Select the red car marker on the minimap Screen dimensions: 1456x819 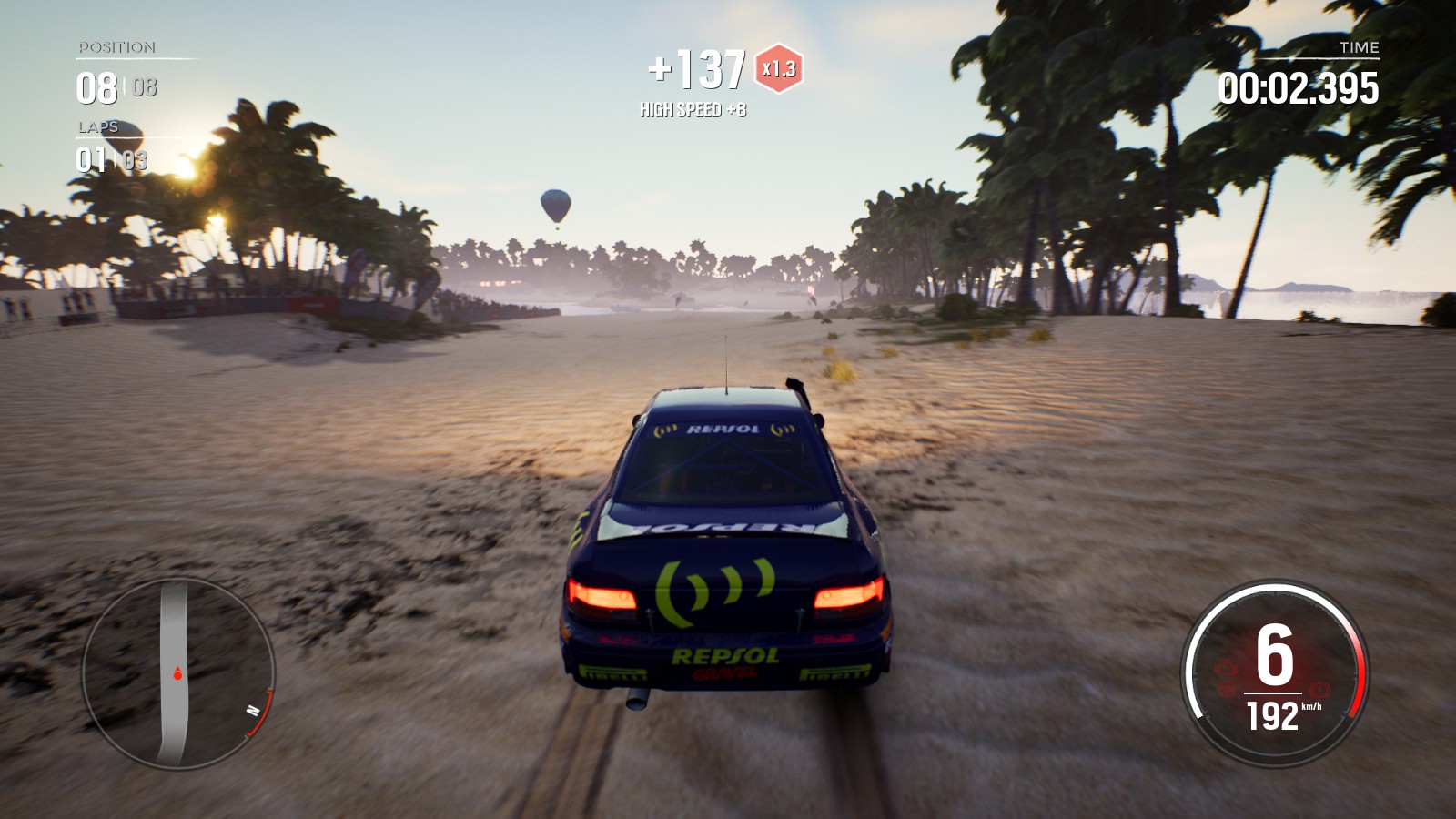(x=177, y=674)
